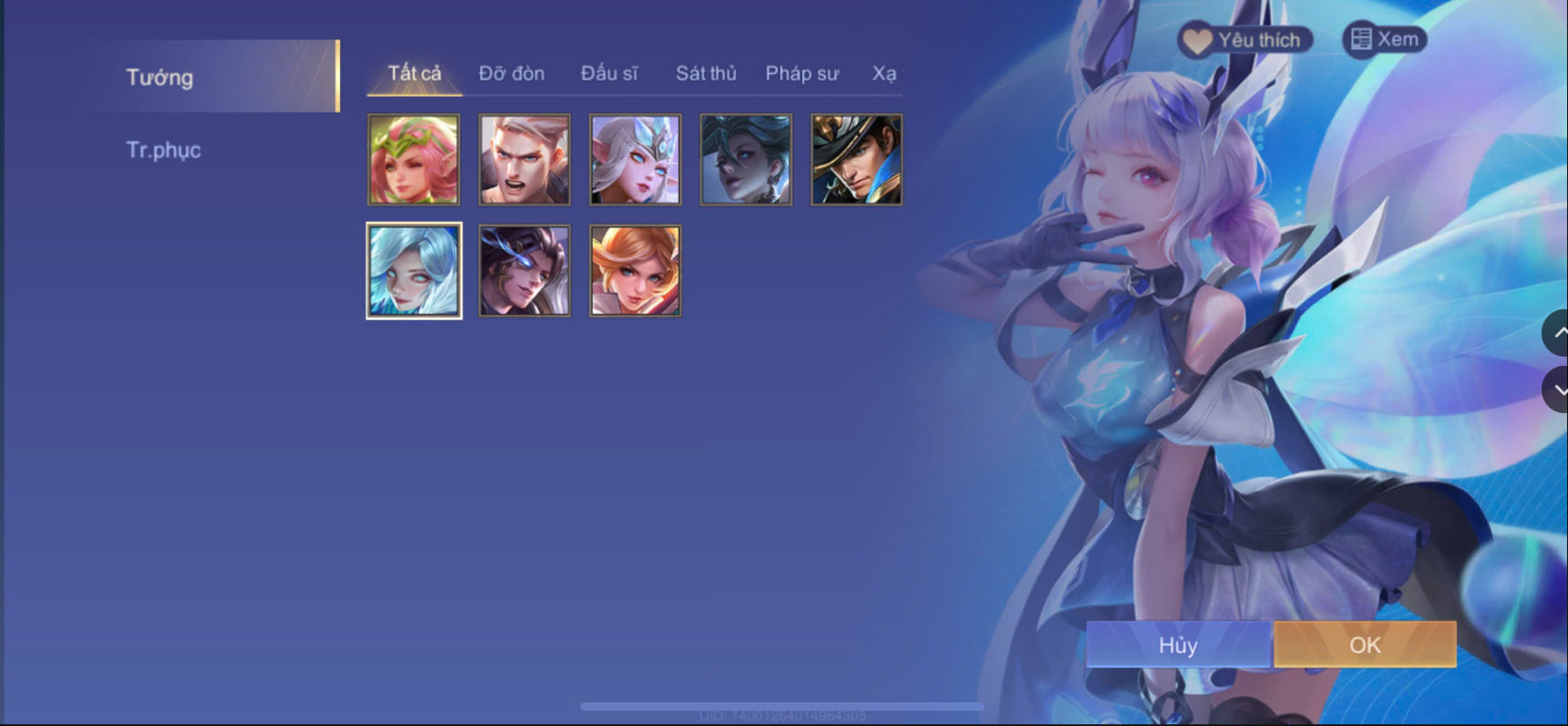Select the dark-armored male hero in second row
This screenshot has height=726, width=1568.
pos(524,269)
